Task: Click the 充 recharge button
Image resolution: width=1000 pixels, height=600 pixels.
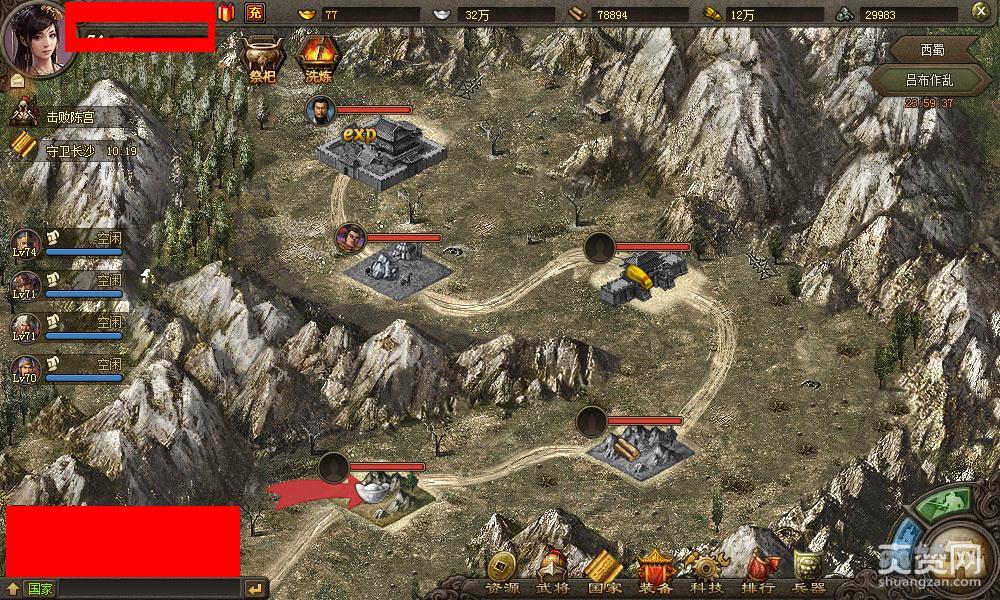Action: (254, 13)
